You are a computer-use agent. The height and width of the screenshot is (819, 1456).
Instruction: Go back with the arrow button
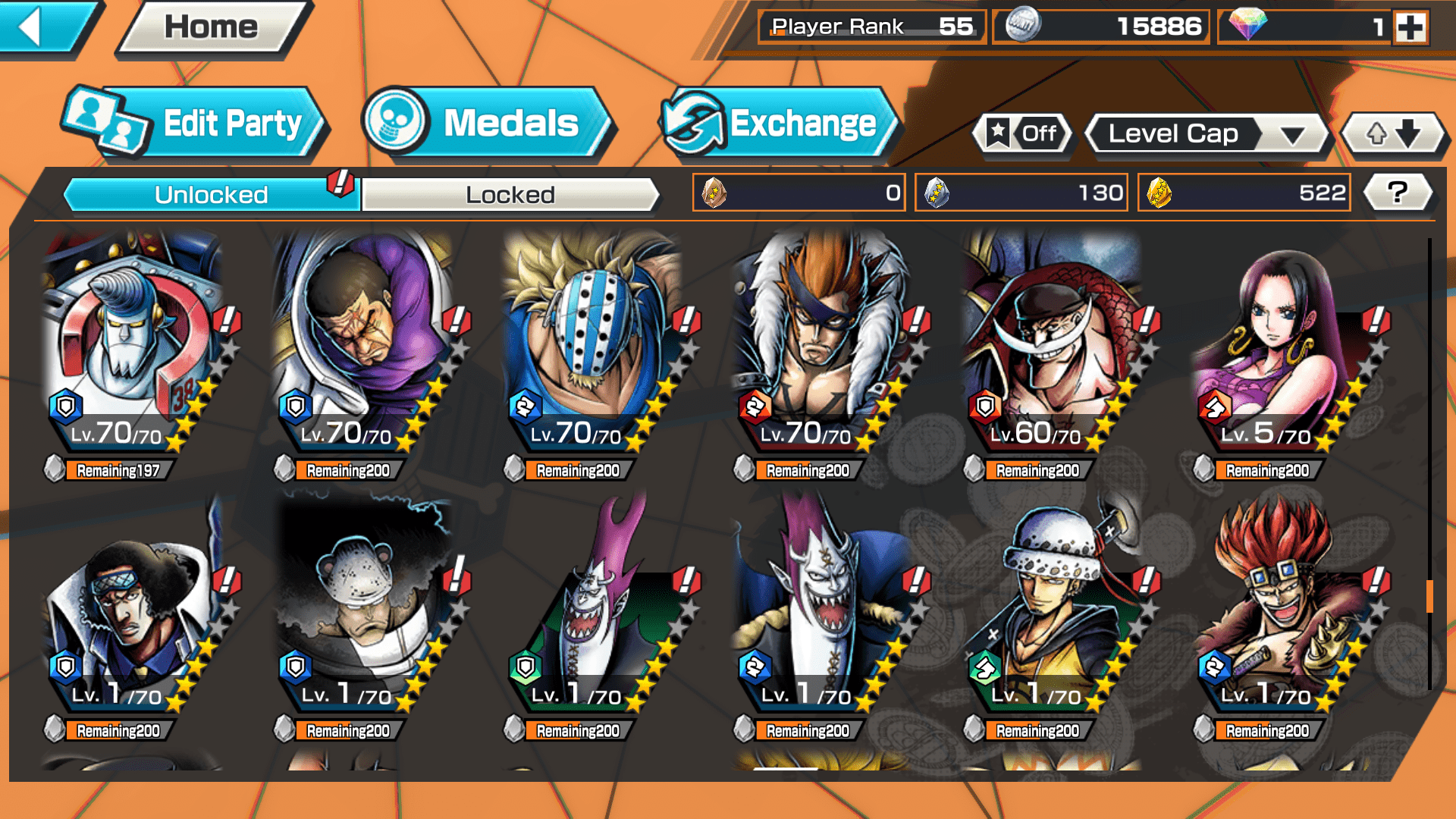pyautogui.click(x=42, y=27)
